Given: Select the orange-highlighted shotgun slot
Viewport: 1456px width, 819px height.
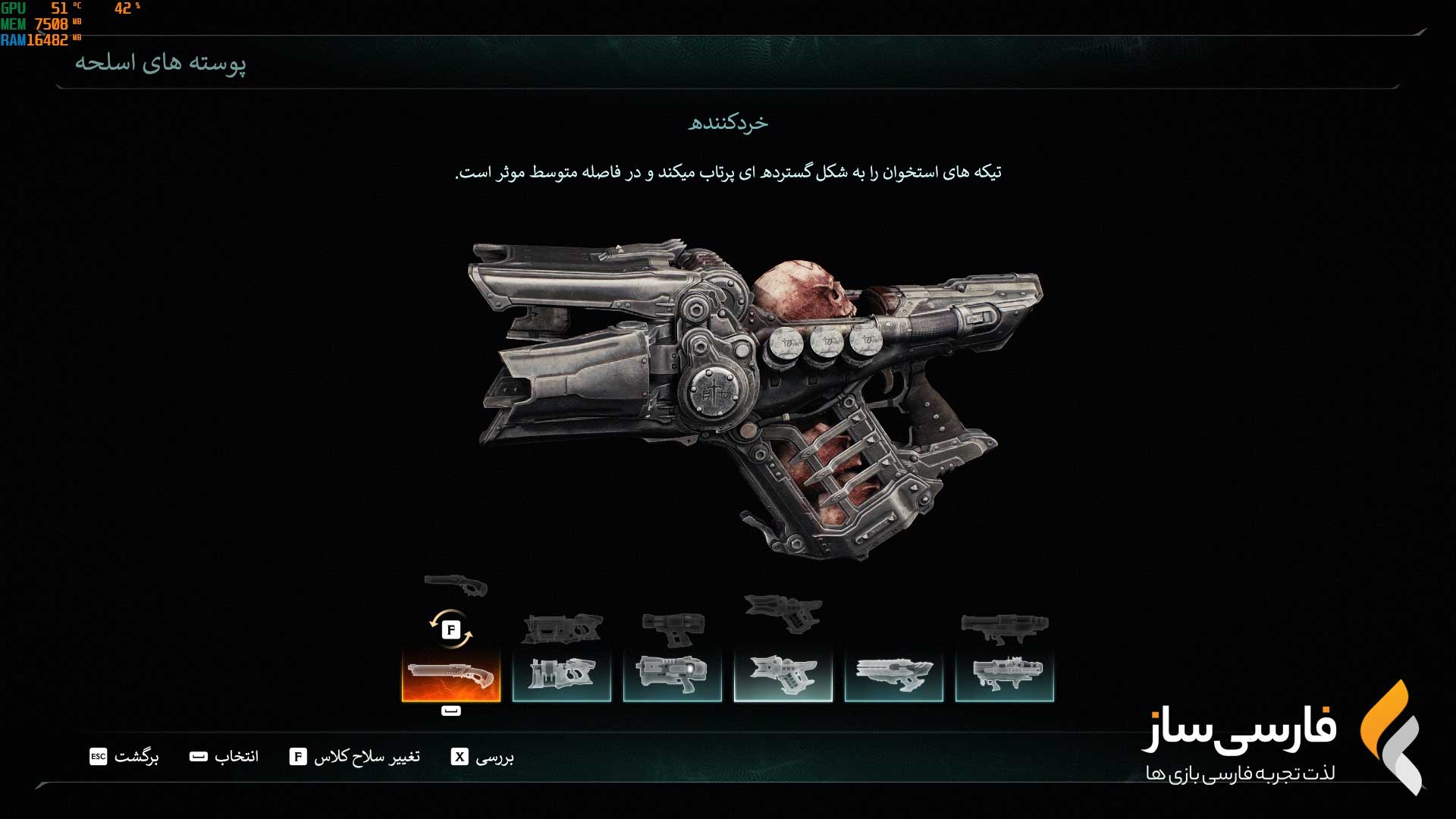Looking at the screenshot, I should coord(451,674).
